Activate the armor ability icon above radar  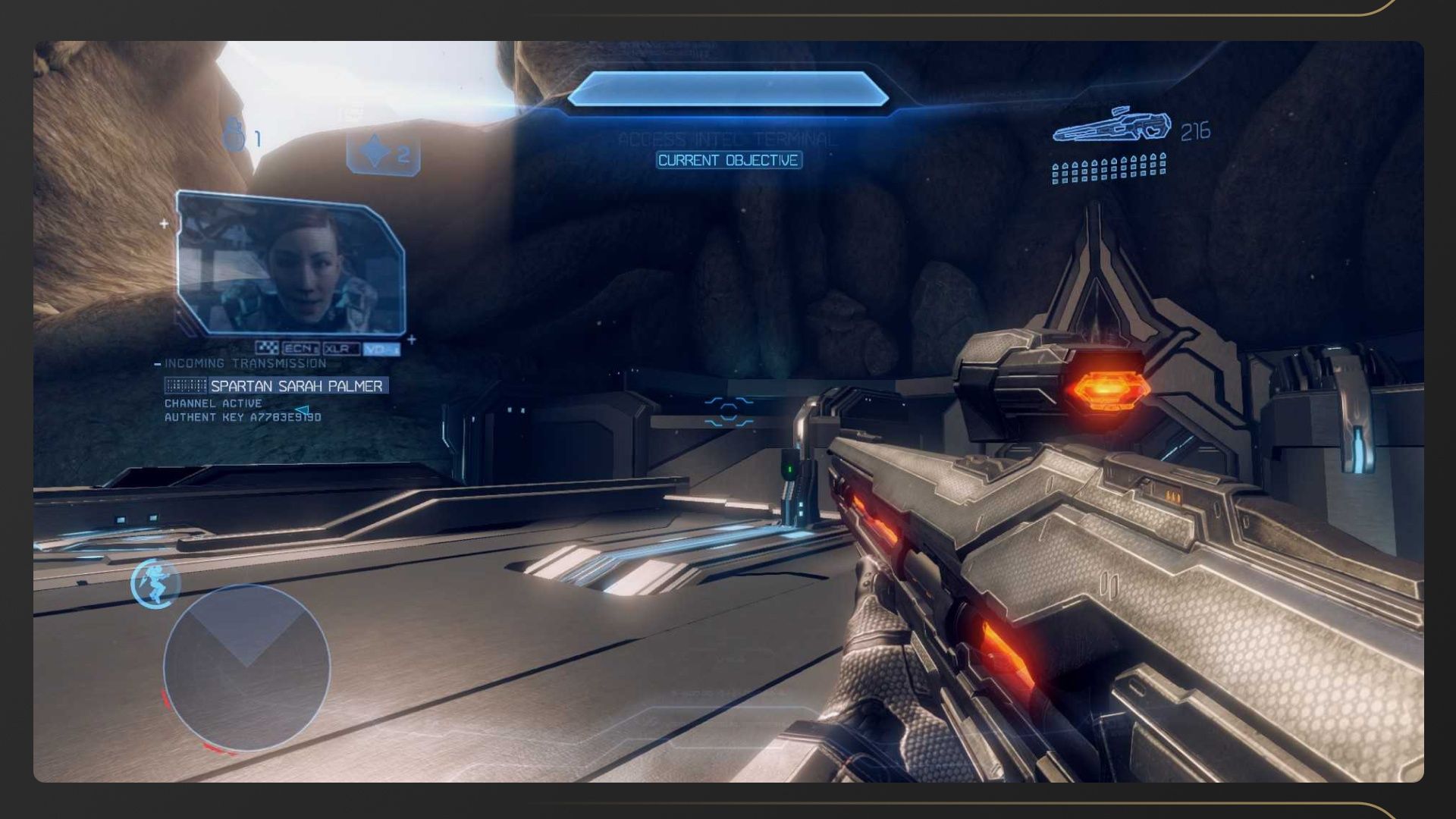tap(155, 583)
